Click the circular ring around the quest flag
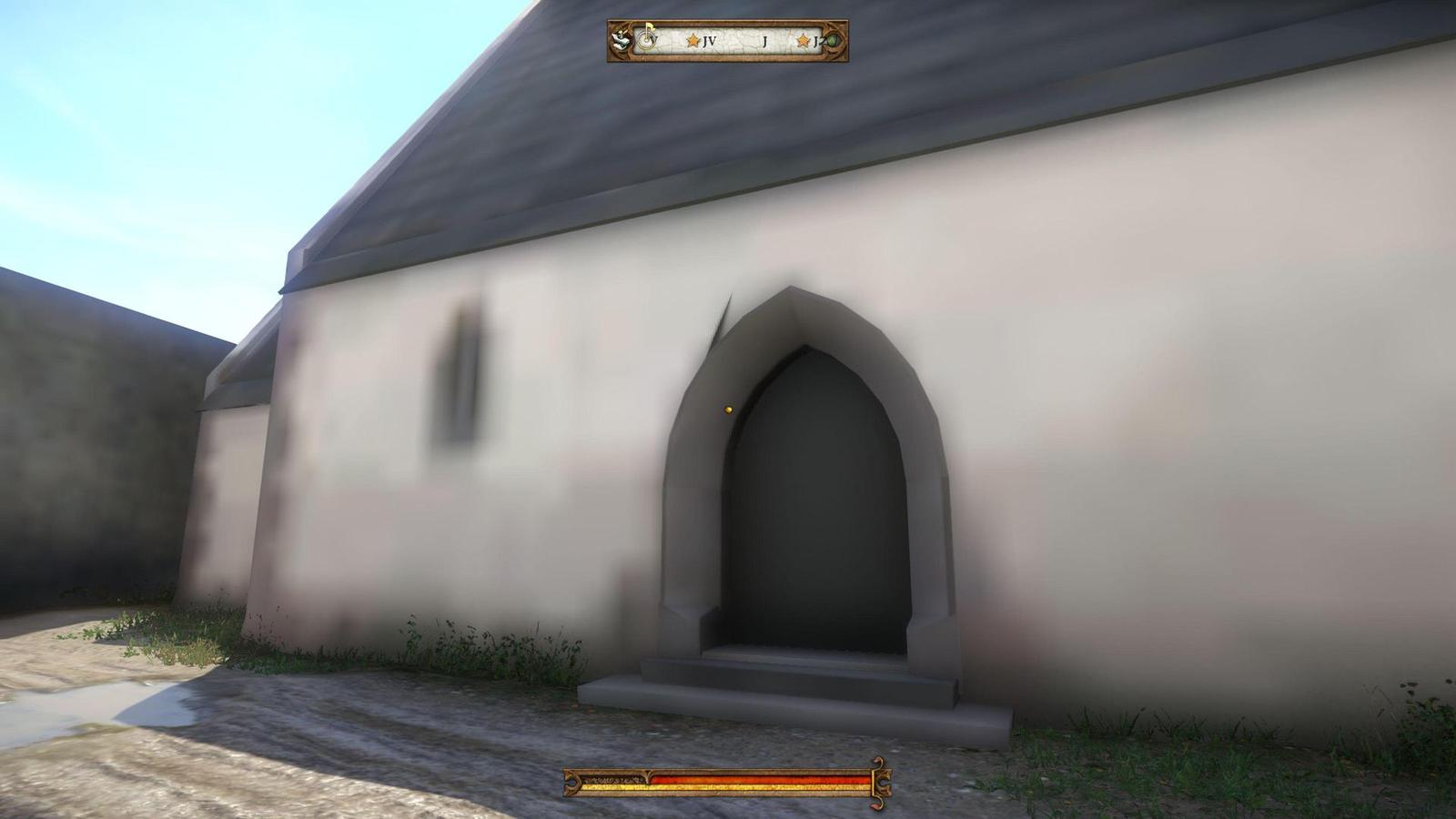The width and height of the screenshot is (1456, 819). 645,40
